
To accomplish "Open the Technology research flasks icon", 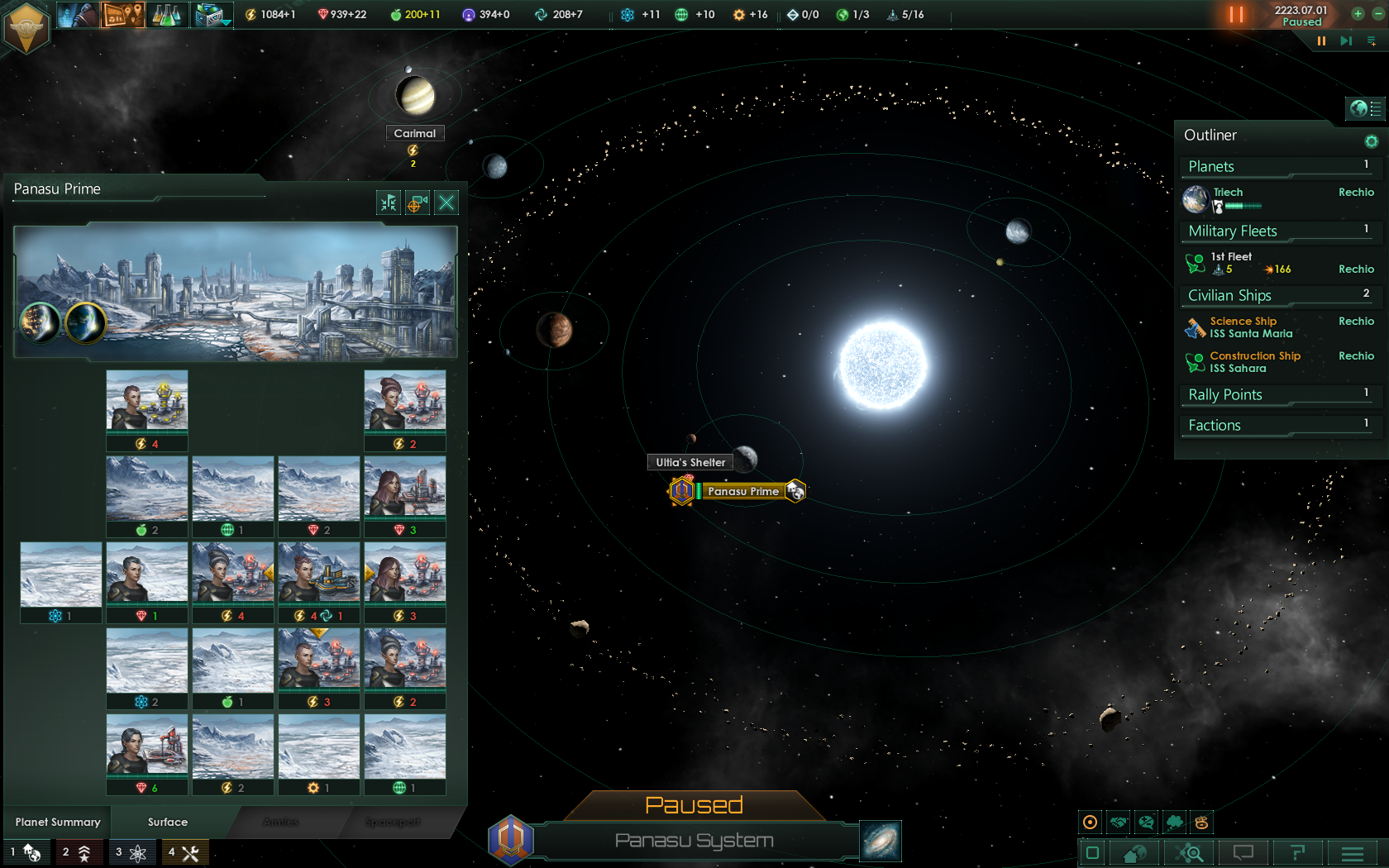I will 166,14.
